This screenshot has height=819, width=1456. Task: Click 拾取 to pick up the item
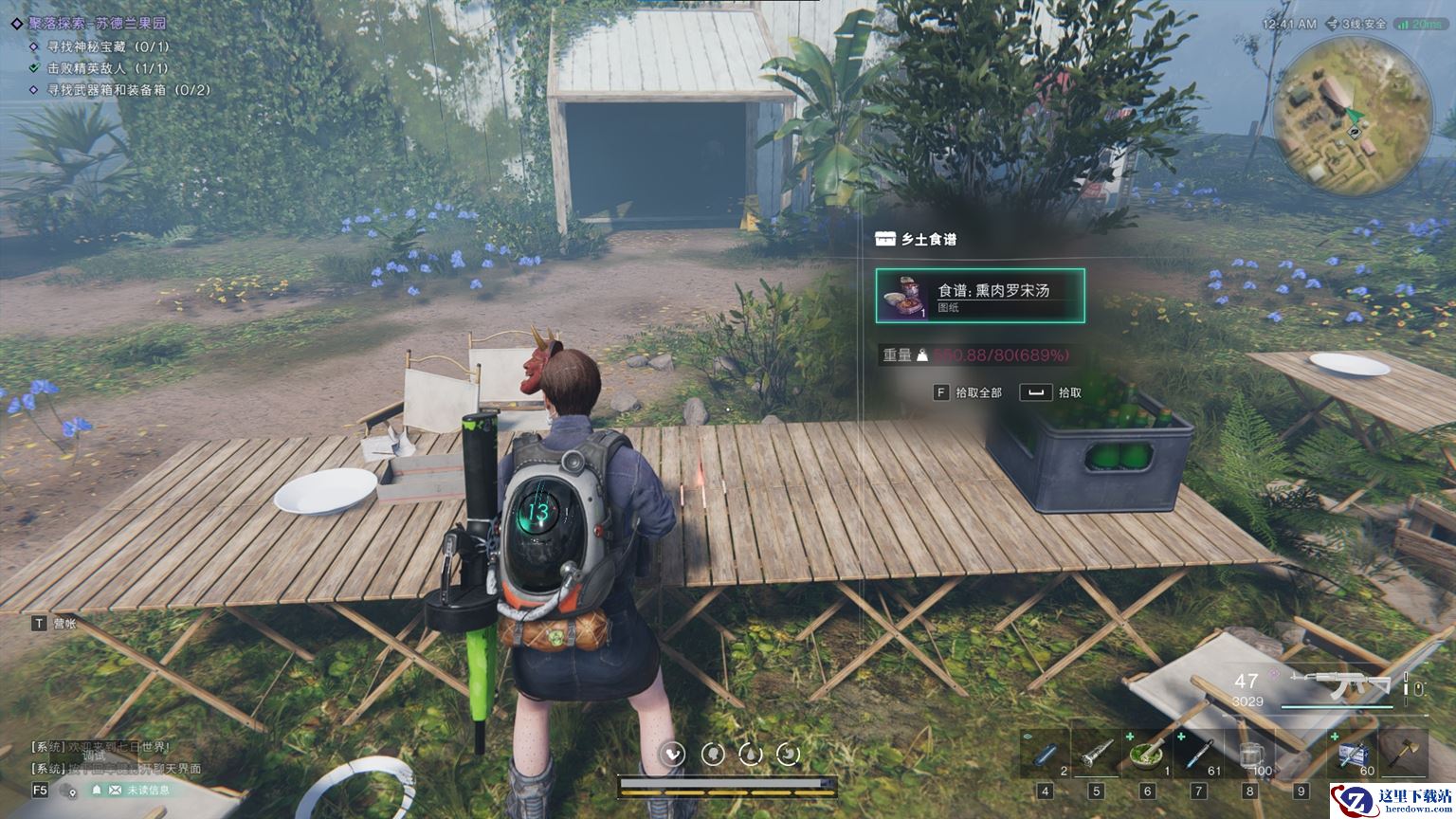click(x=1052, y=392)
